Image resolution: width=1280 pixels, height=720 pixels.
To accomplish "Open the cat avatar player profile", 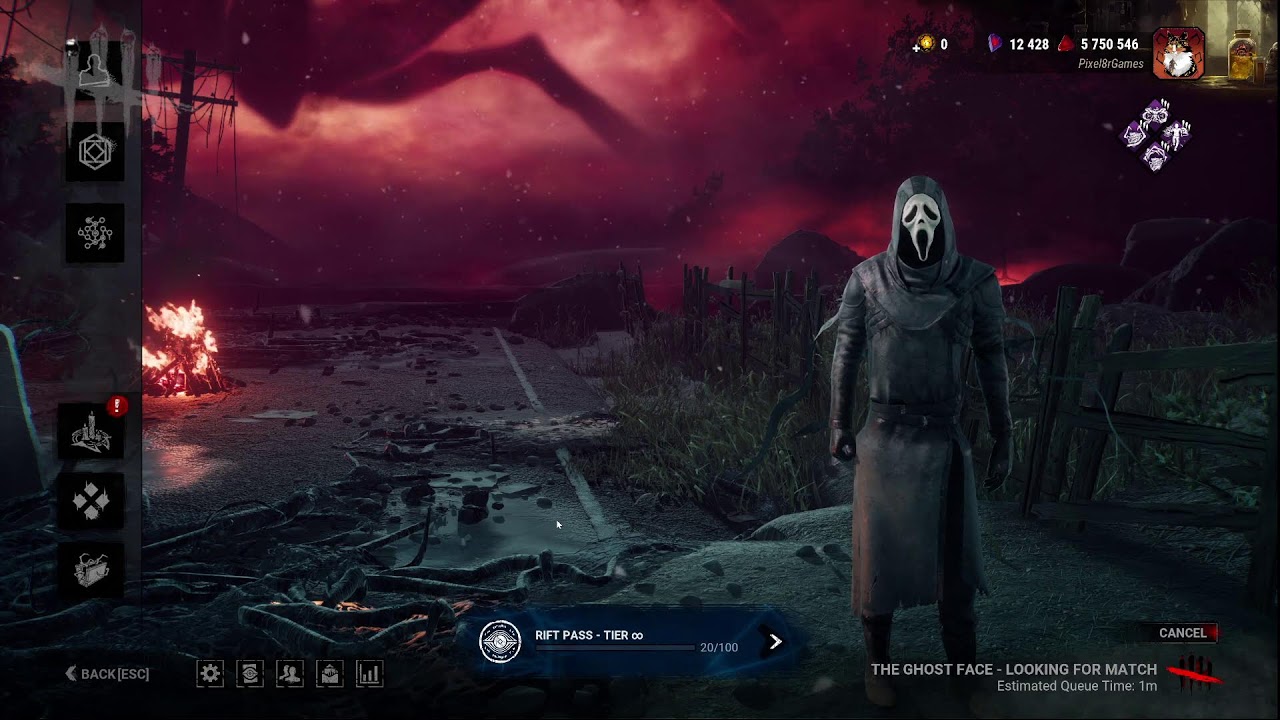I will pyautogui.click(x=1178, y=53).
